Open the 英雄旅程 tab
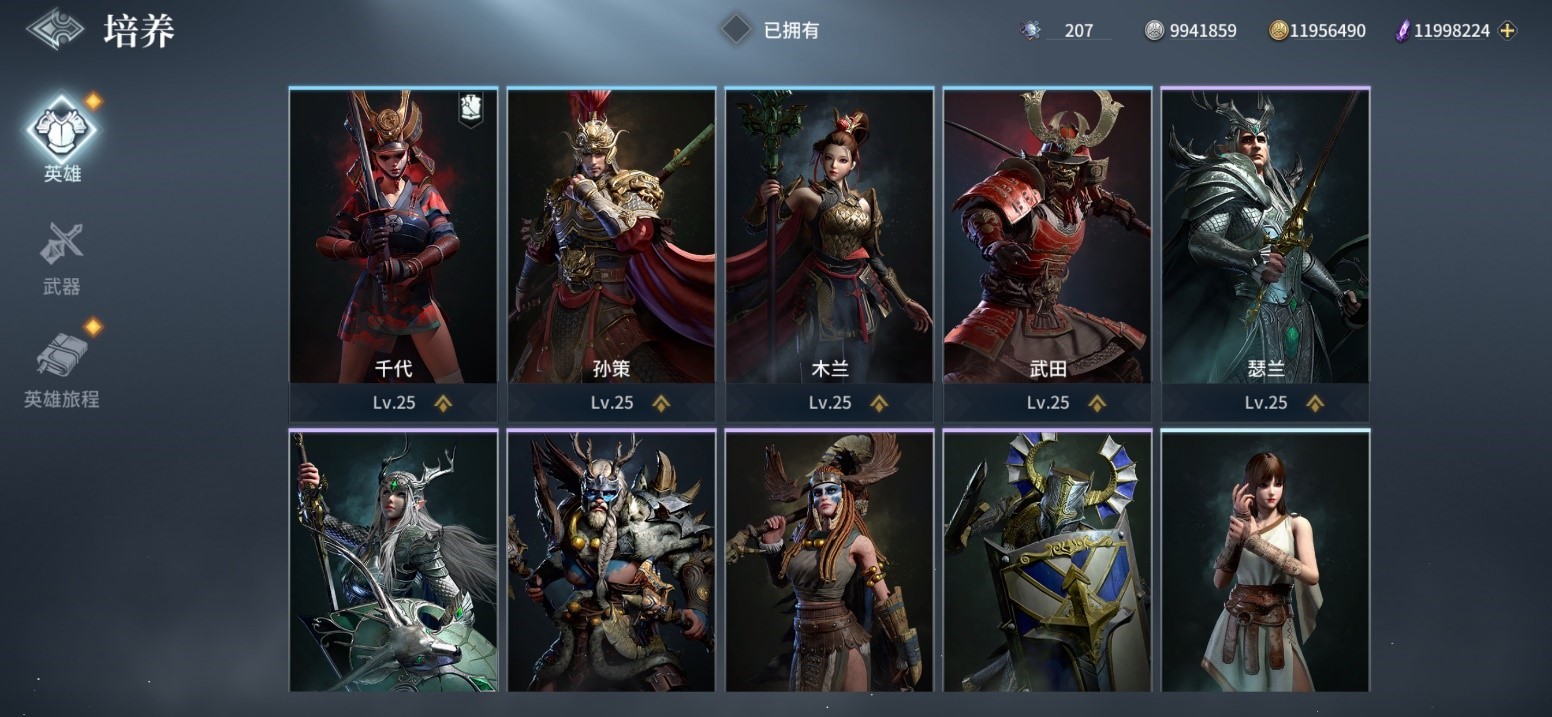The image size is (1552, 717). (62, 366)
